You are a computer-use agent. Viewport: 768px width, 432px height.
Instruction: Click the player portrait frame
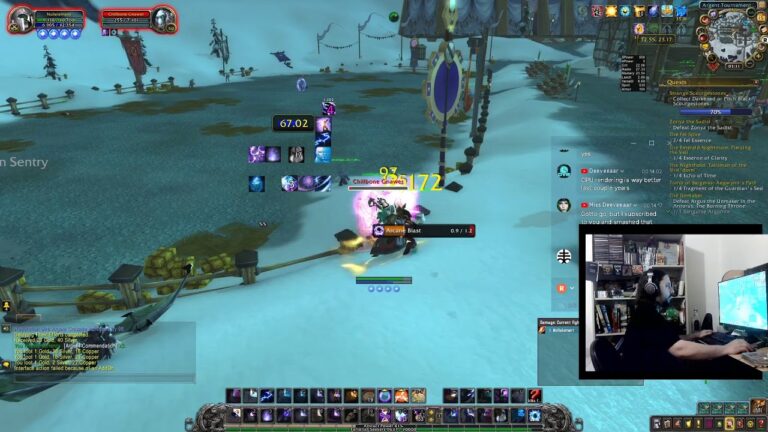(x=19, y=19)
